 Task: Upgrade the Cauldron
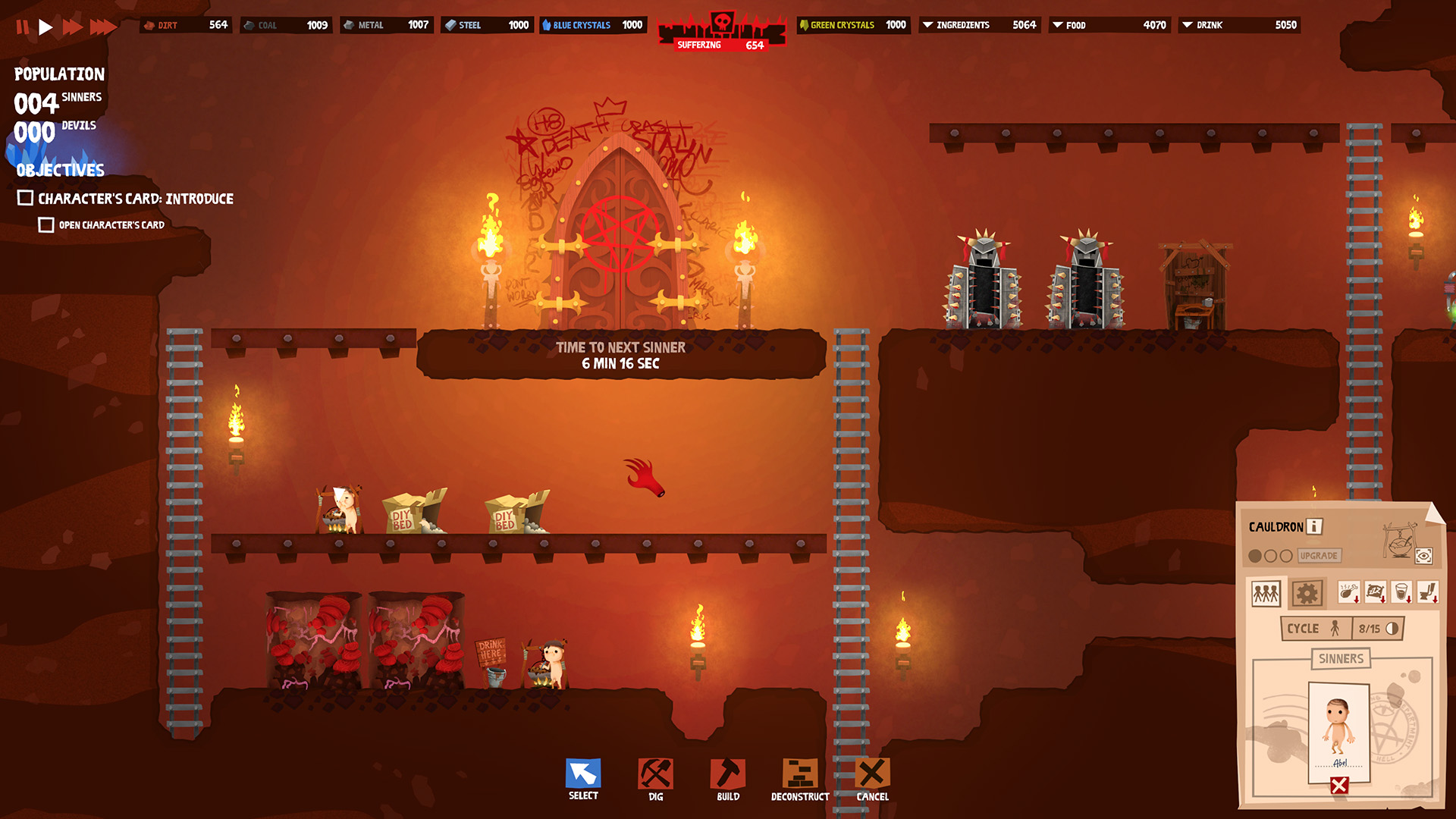click(x=1319, y=556)
